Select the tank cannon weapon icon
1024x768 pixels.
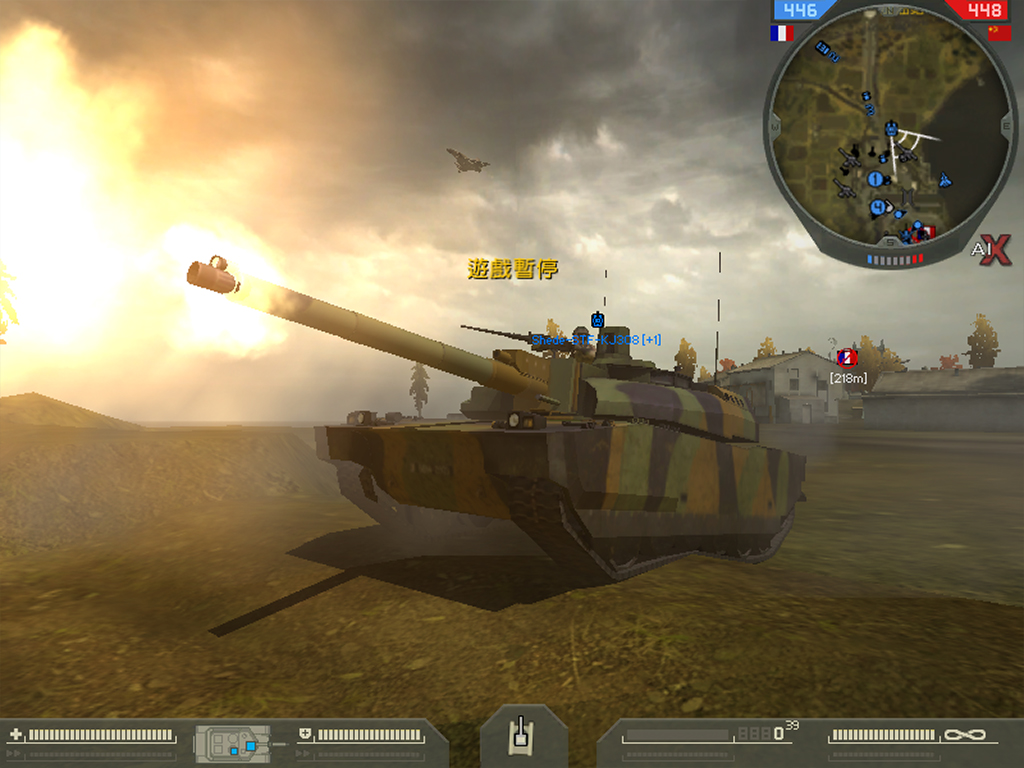[519, 735]
